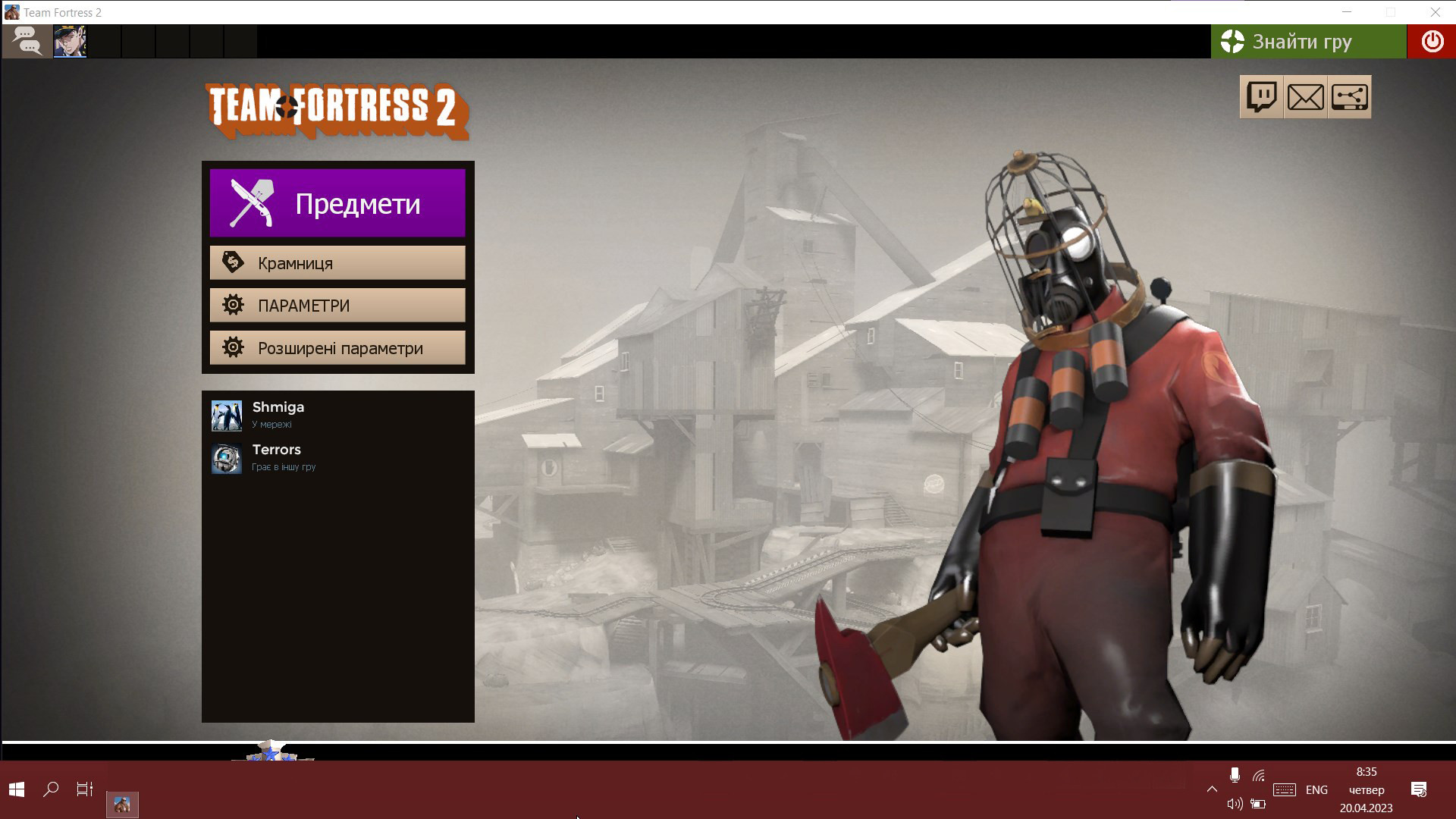Click Shmiga's penguin avatar thumbnail

(226, 416)
